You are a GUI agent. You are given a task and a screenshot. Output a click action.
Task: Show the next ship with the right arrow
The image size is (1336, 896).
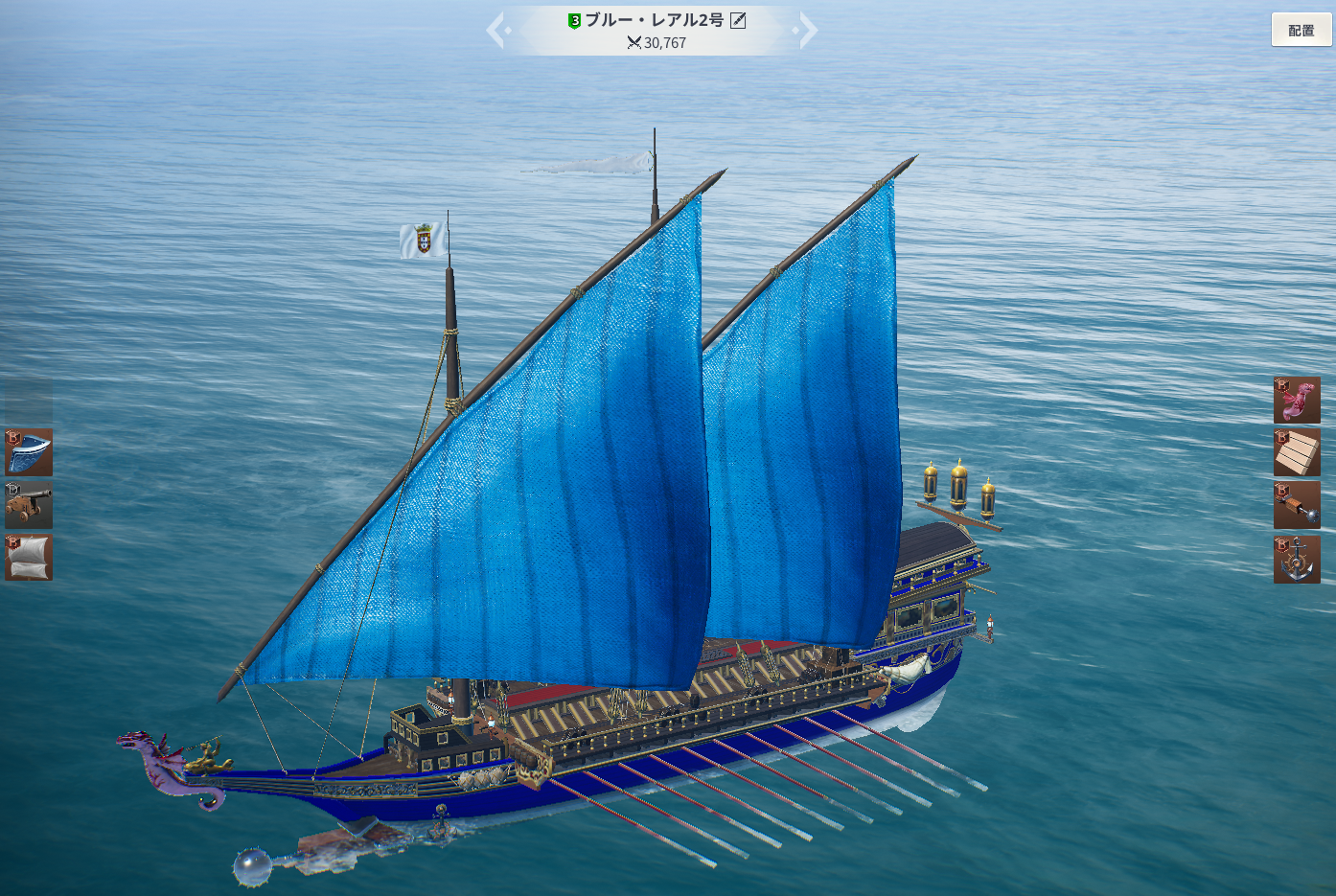[808, 30]
